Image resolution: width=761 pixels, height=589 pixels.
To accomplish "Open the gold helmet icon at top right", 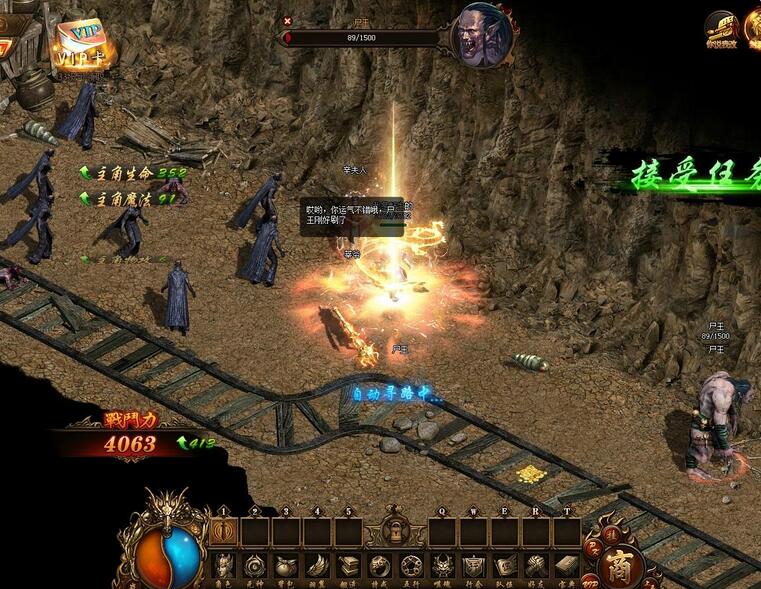I will click(720, 27).
